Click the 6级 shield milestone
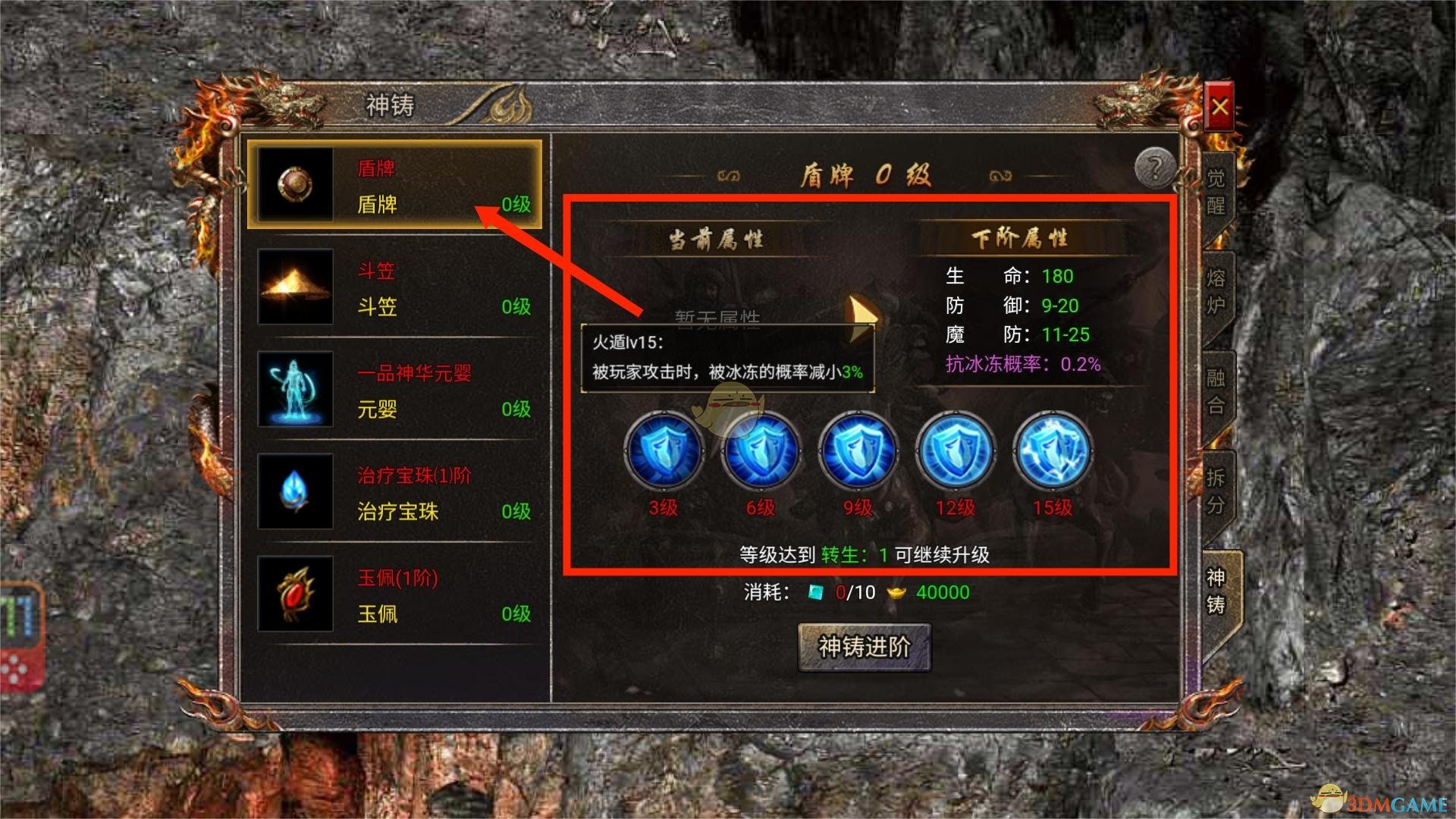This screenshot has height=819, width=1456. tap(761, 450)
